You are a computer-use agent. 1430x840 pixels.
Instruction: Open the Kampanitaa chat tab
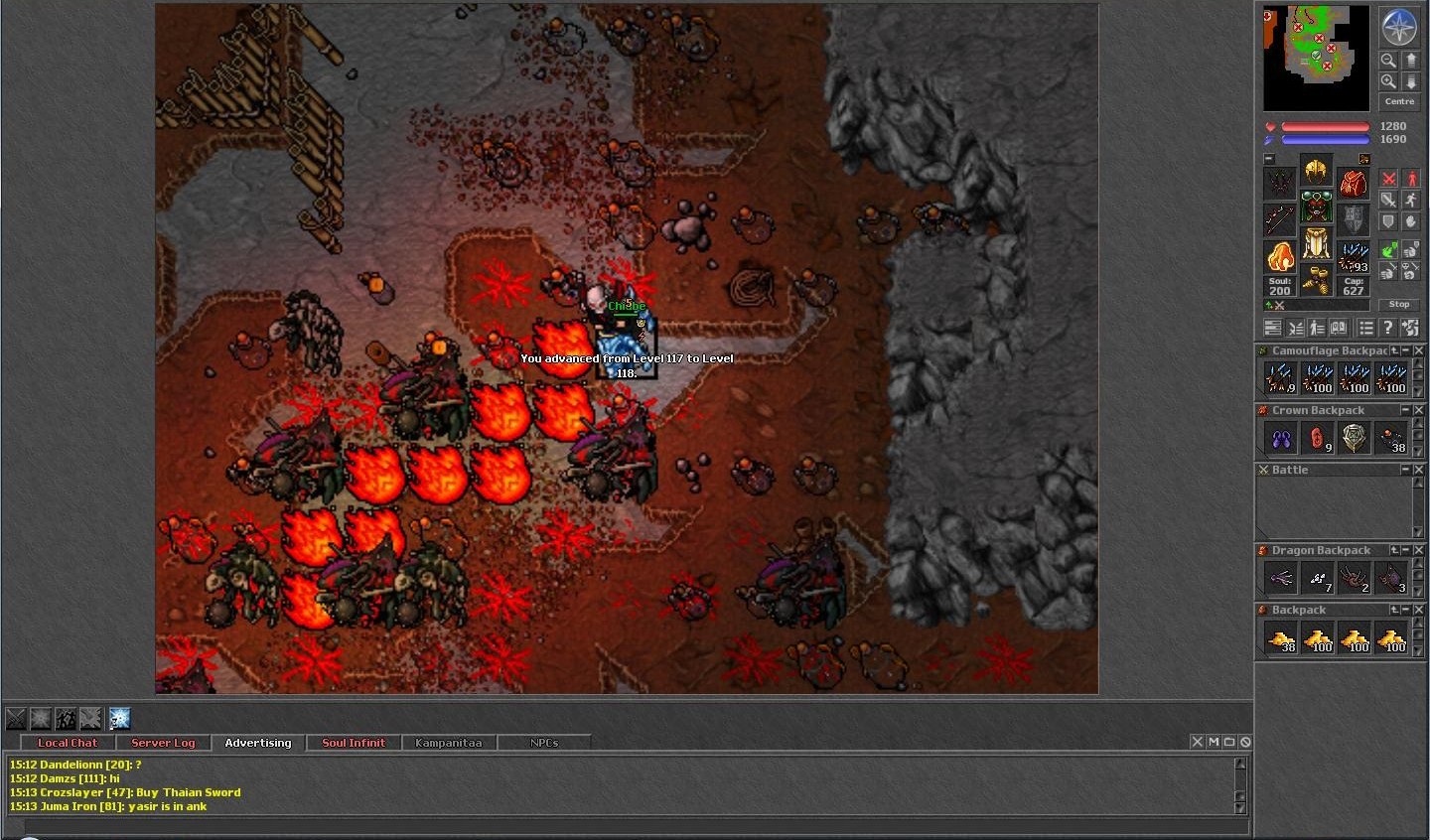pyautogui.click(x=448, y=743)
